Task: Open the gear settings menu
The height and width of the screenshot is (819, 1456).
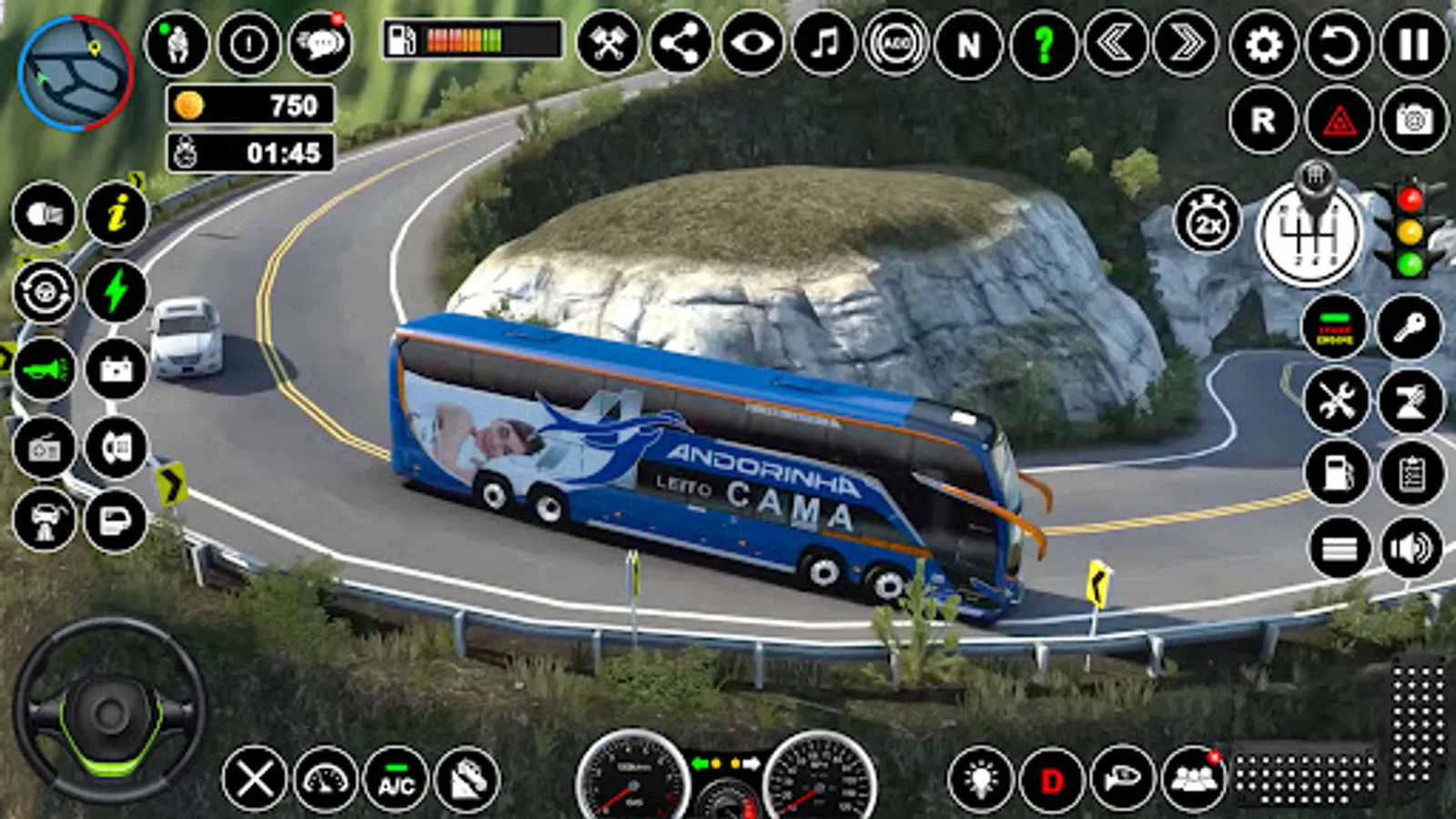Action: point(1263,44)
